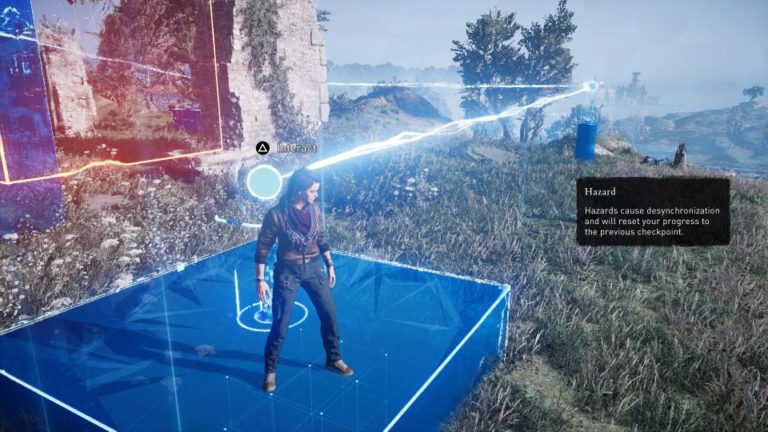
Task: Select the glowing circular interact marker
Action: [264, 181]
